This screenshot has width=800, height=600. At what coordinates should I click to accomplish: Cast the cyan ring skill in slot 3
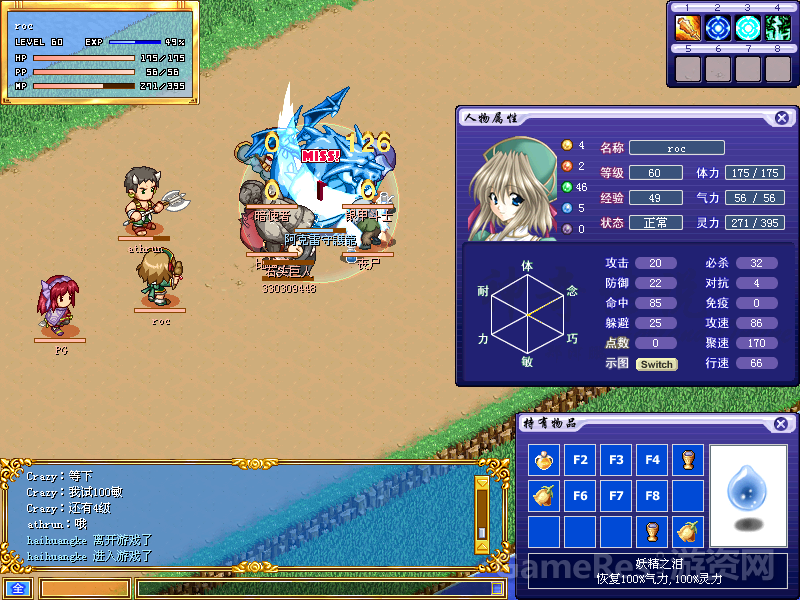(748, 28)
